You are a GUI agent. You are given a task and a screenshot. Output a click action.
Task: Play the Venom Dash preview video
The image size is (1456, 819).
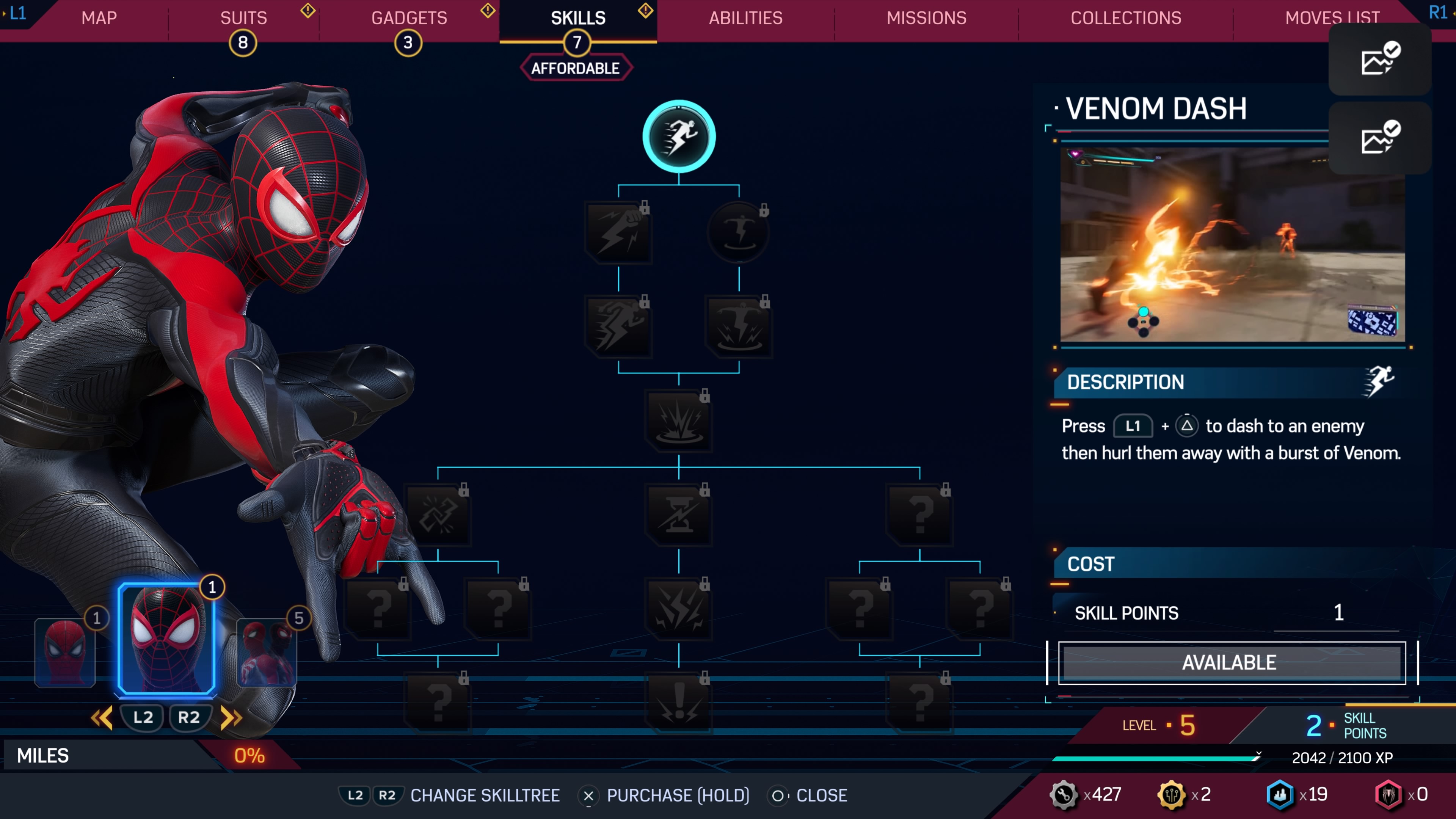click(x=1232, y=245)
